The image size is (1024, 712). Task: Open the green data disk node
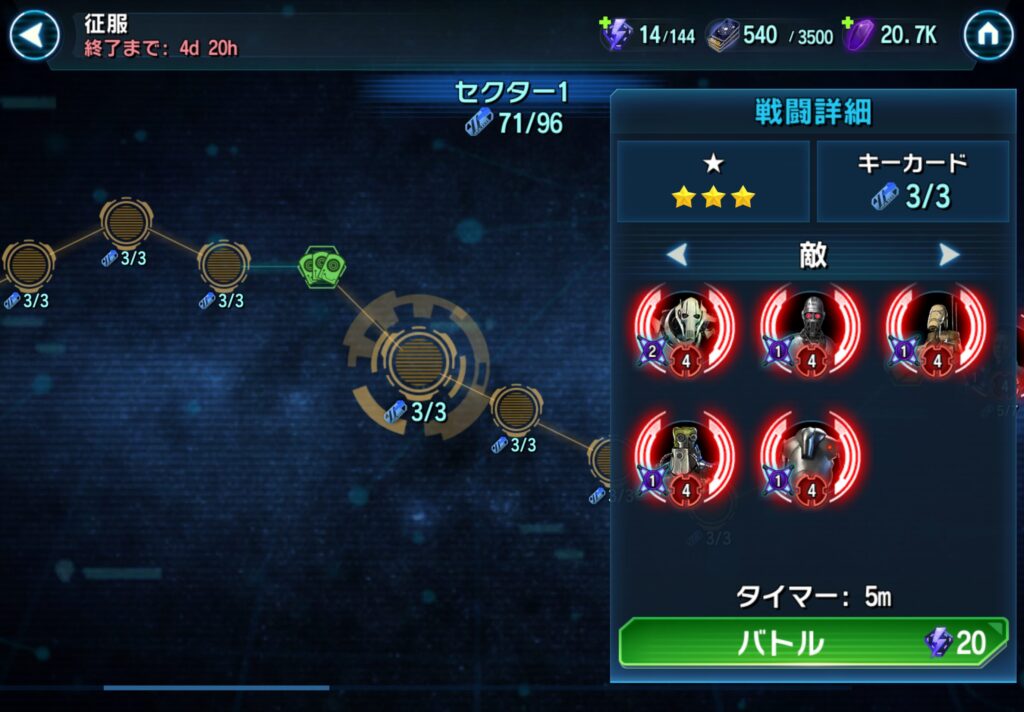tap(319, 266)
